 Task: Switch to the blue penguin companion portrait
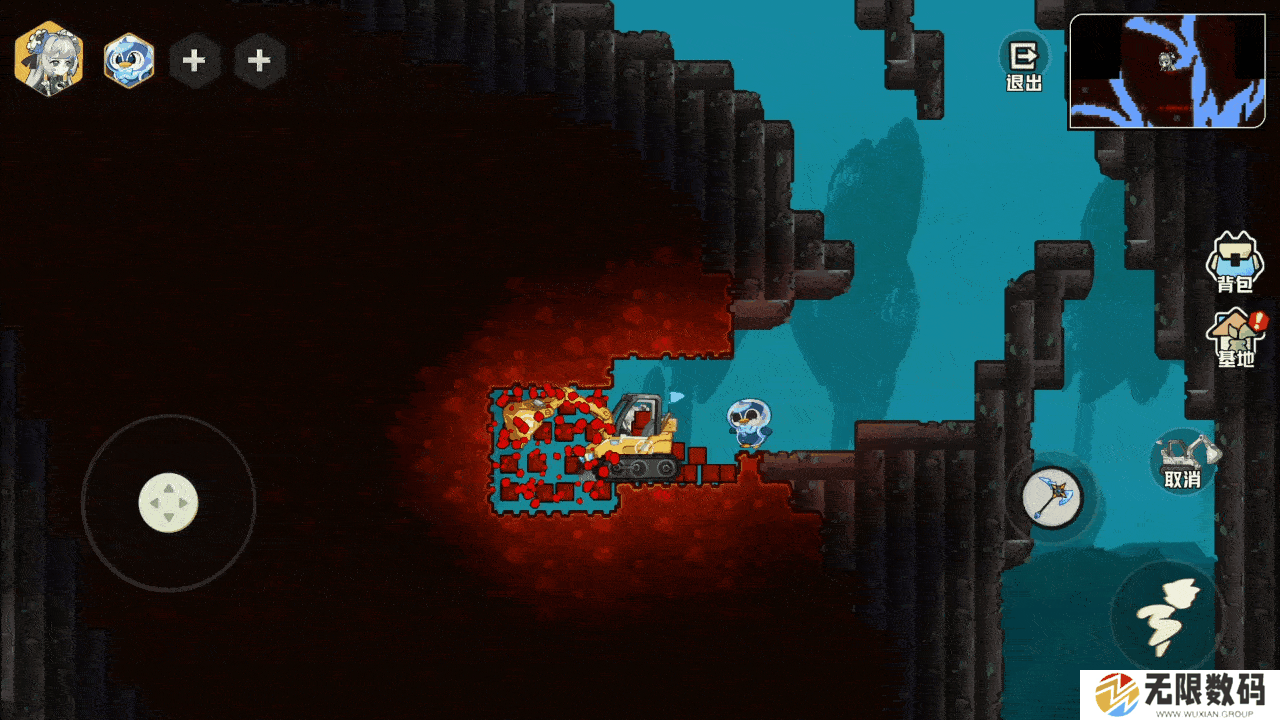(129, 60)
